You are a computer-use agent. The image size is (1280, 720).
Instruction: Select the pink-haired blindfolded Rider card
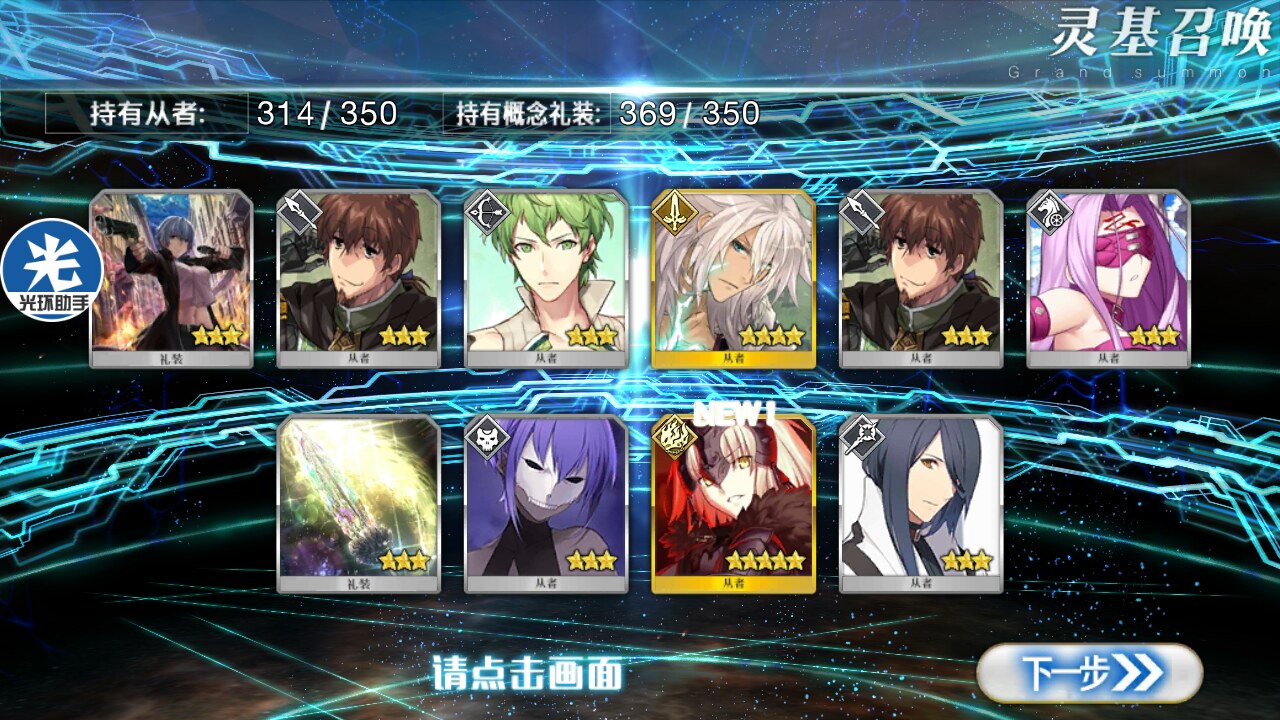(1108, 278)
